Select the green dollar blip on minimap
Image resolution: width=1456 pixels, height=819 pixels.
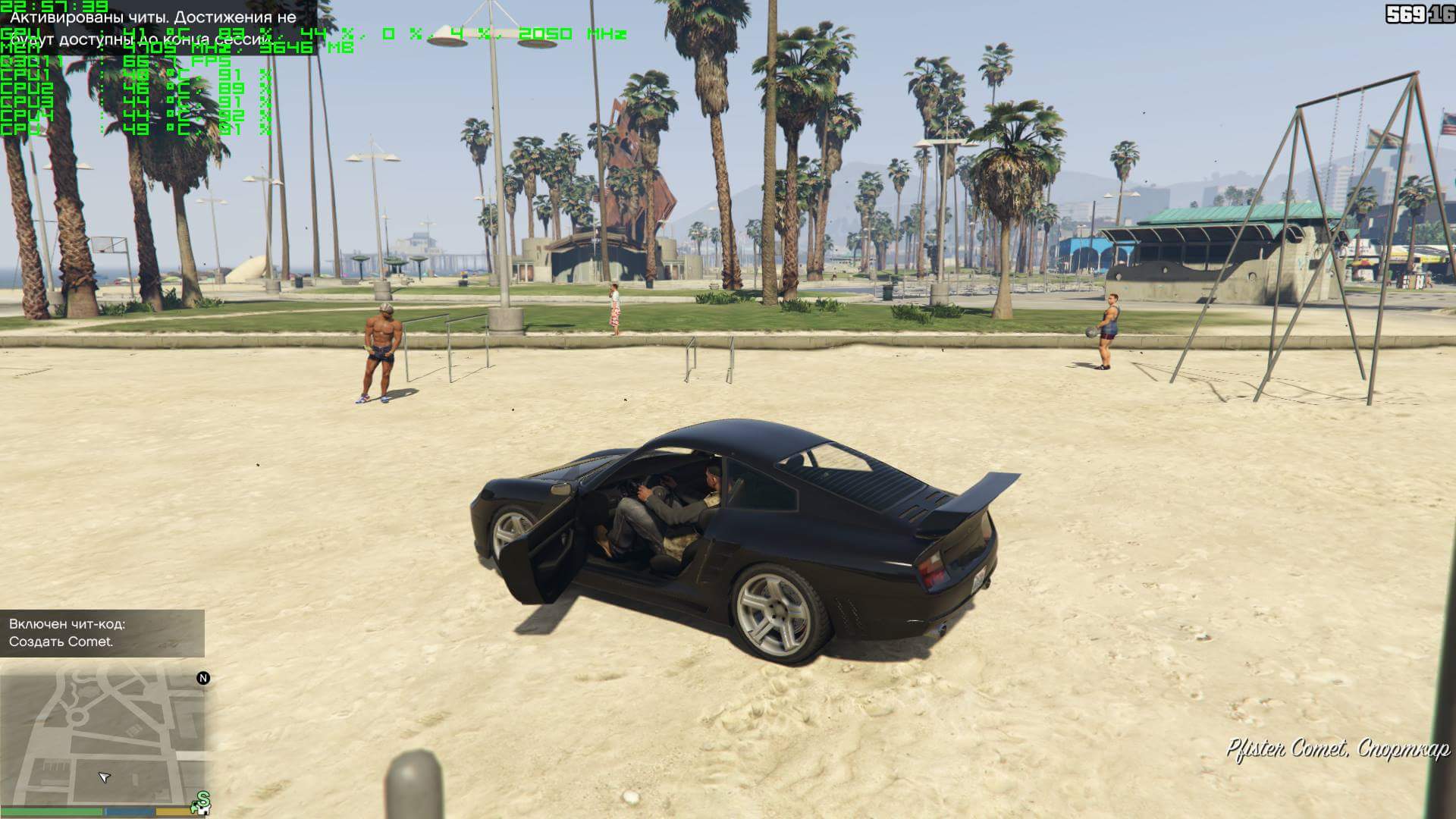click(x=202, y=800)
